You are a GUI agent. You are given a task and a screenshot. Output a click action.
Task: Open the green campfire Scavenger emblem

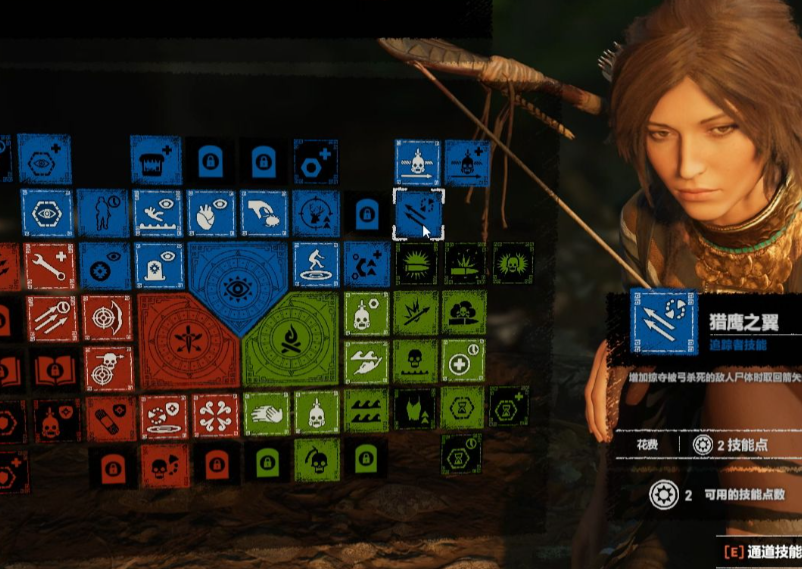[290, 340]
